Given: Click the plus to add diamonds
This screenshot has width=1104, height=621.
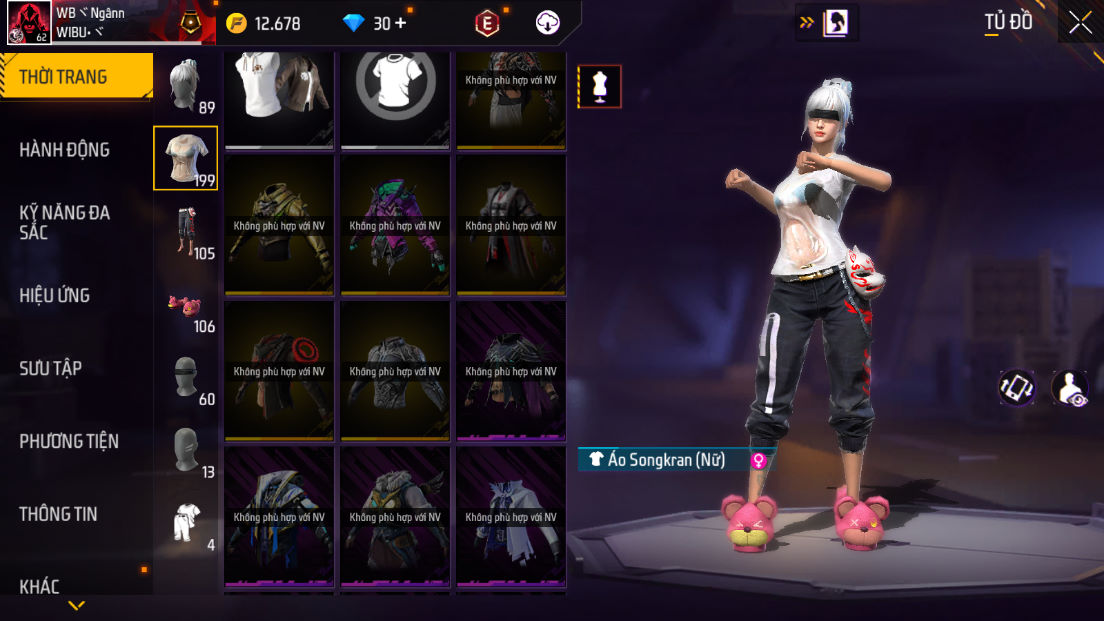Looking at the screenshot, I should (x=401, y=23).
